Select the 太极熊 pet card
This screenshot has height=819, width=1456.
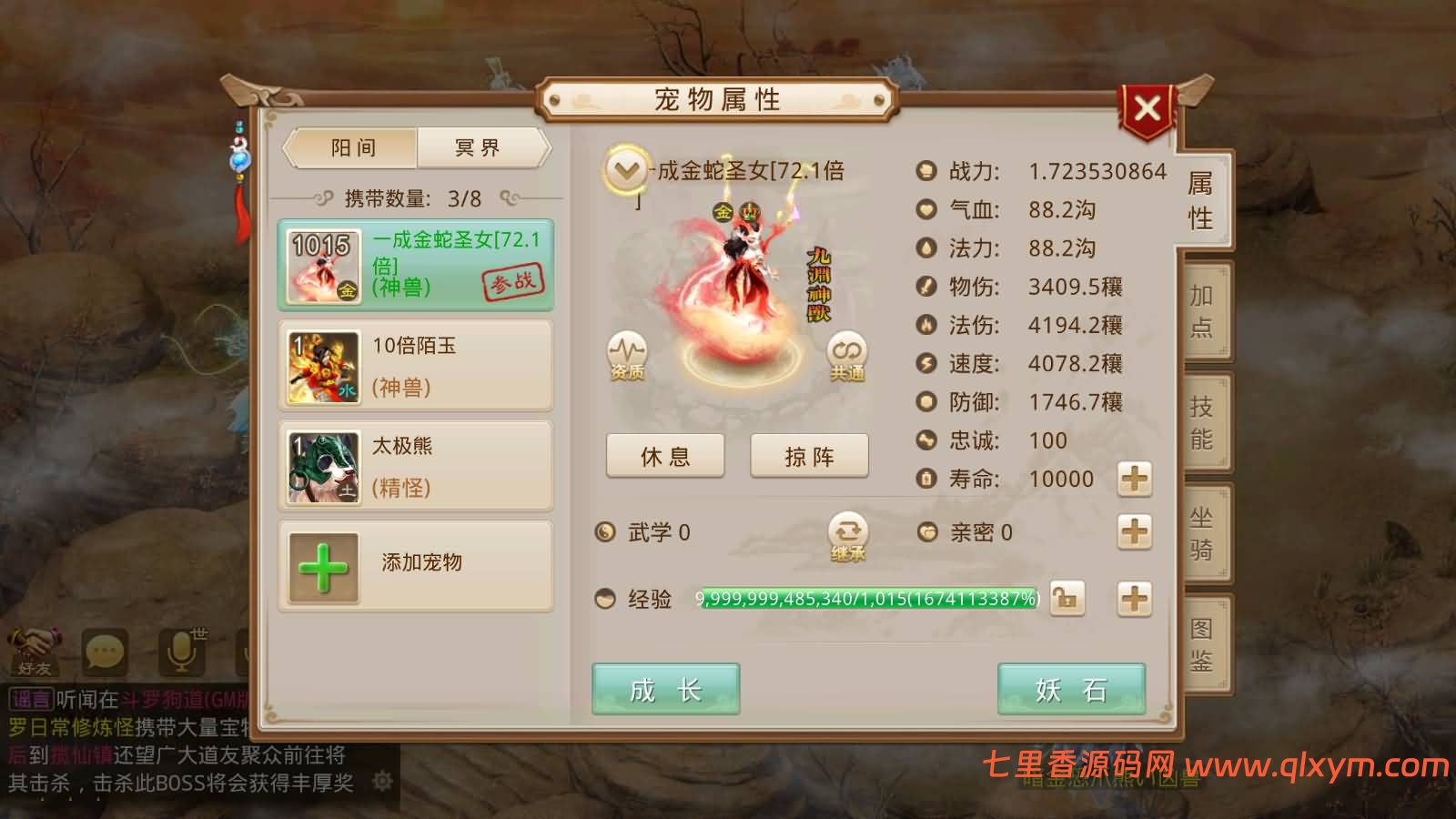pyautogui.click(x=415, y=466)
